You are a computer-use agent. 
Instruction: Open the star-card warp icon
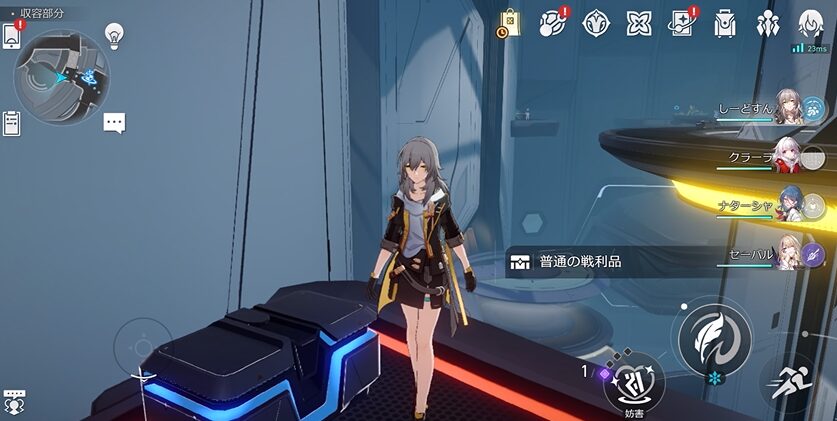(682, 24)
